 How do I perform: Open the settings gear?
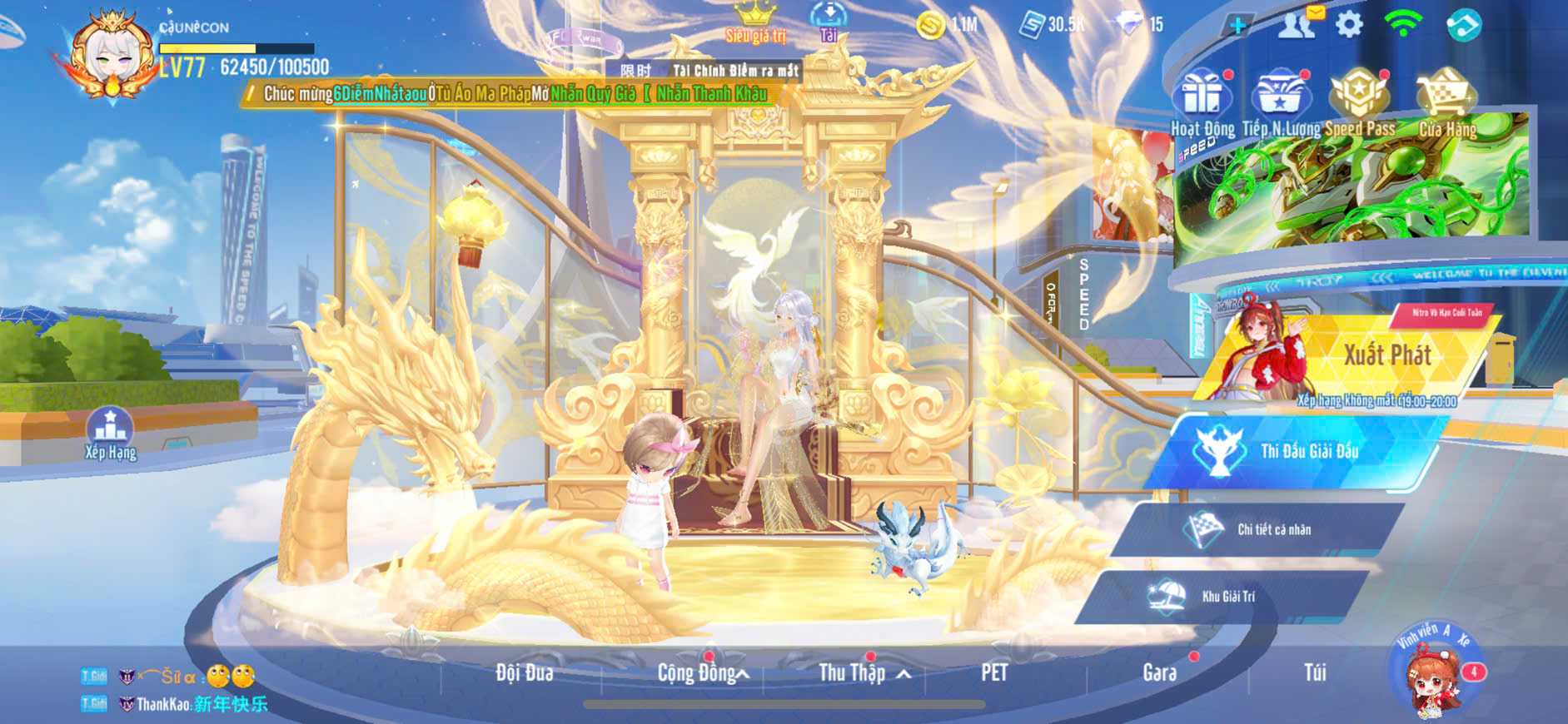pyautogui.click(x=1349, y=25)
